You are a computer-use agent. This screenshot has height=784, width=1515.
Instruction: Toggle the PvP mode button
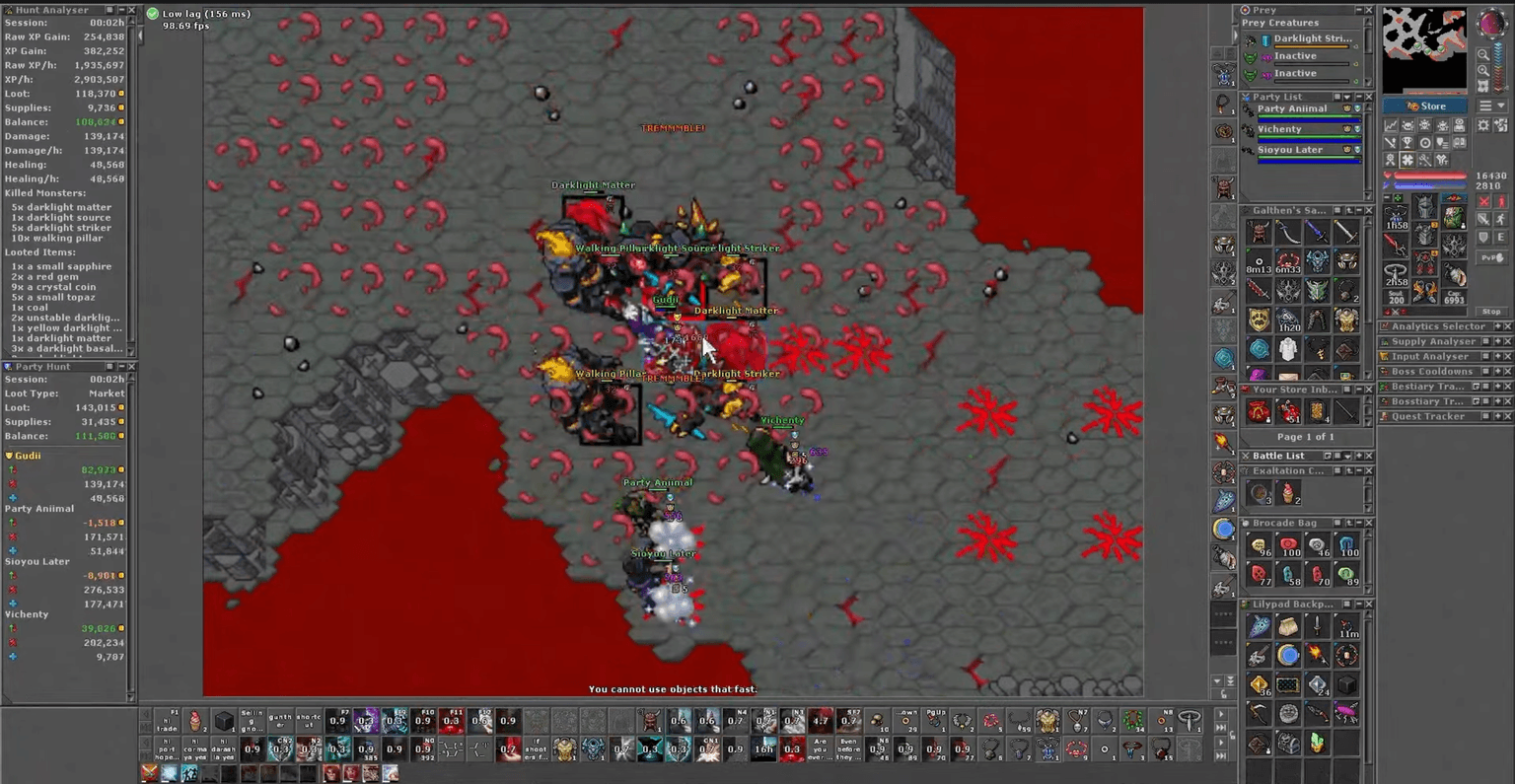pos(1490,257)
